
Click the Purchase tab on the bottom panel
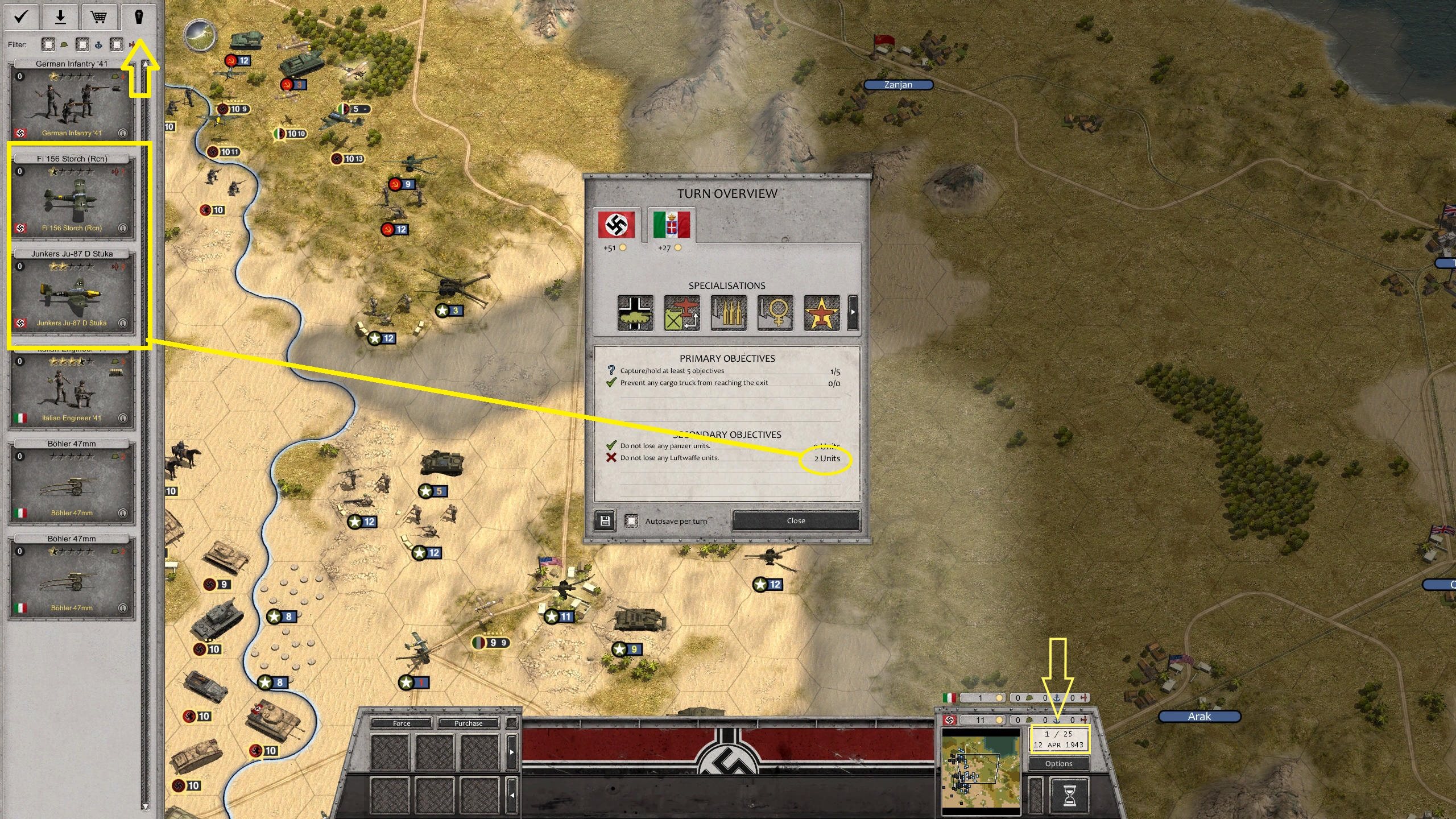click(x=468, y=723)
